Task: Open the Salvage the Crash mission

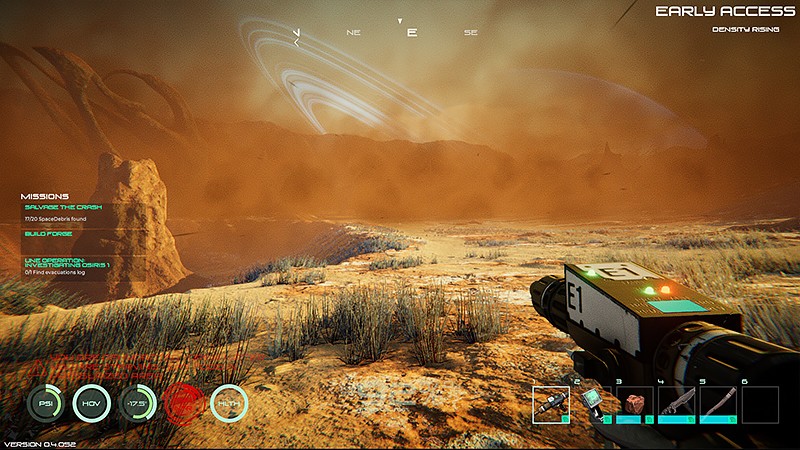Action: coord(63,206)
